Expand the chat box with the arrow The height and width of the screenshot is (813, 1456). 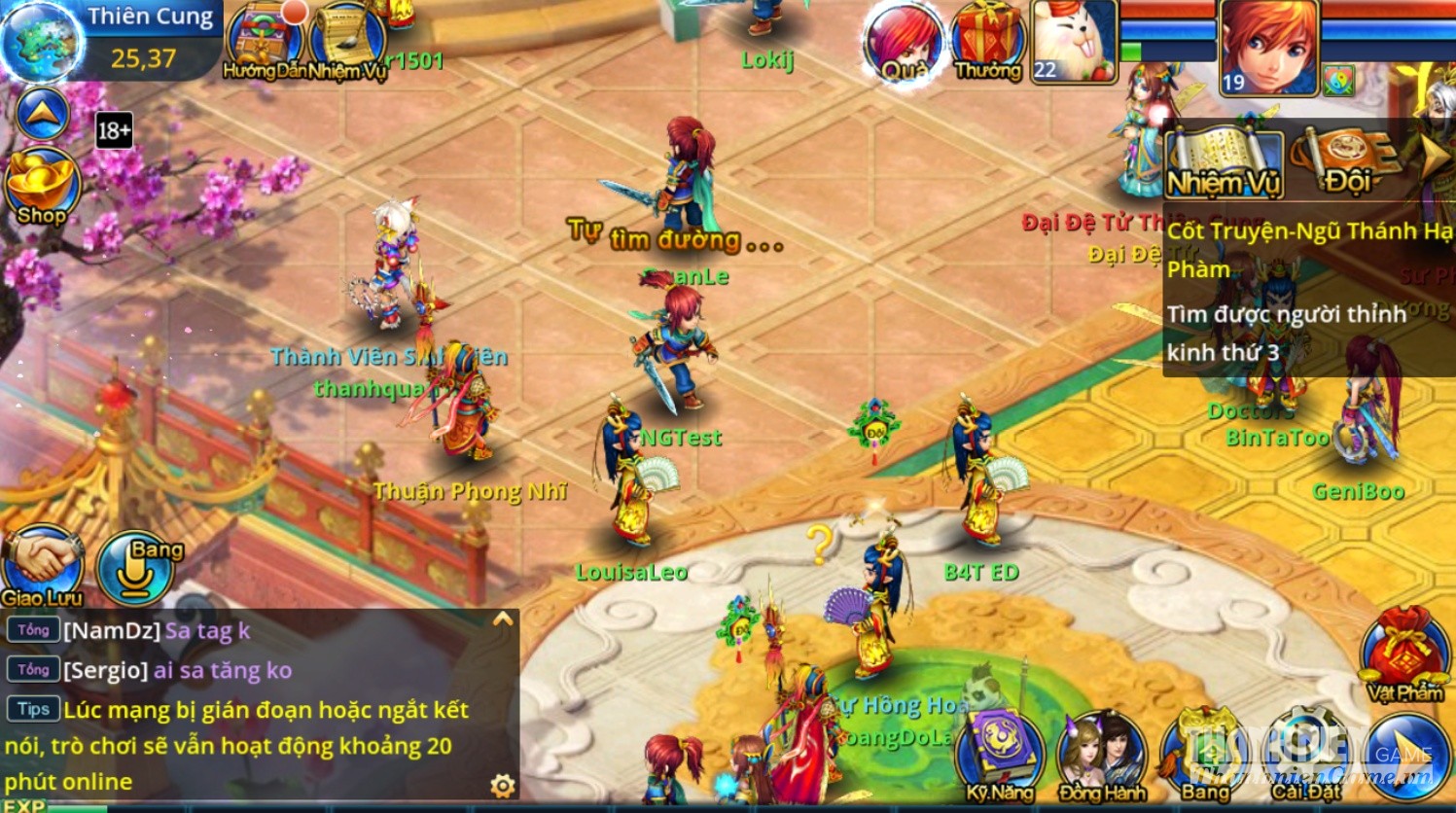pyautogui.click(x=503, y=619)
